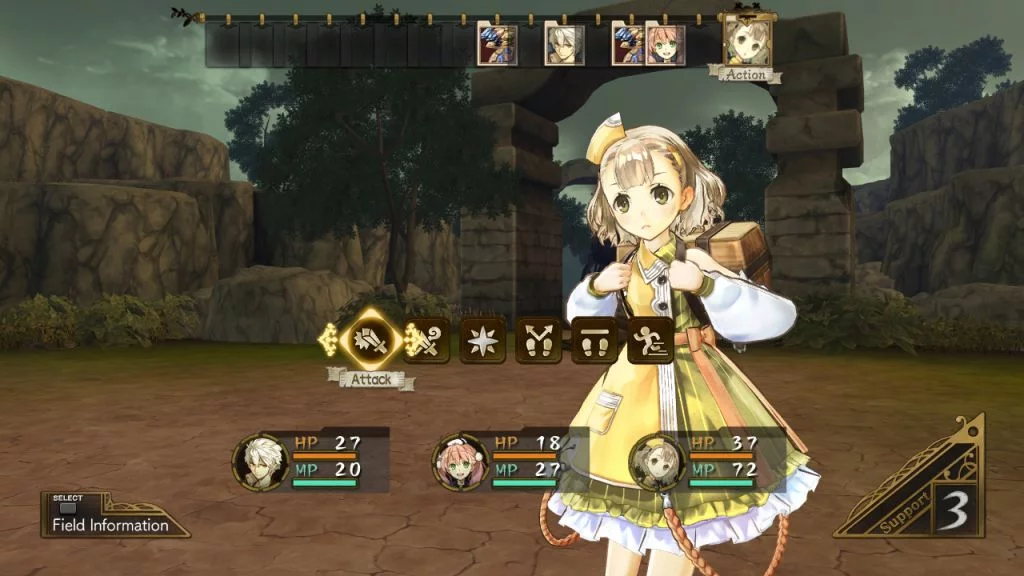Image resolution: width=1024 pixels, height=576 pixels.
Task: Select the blonde girl's party status portrait
Action: coord(657,463)
